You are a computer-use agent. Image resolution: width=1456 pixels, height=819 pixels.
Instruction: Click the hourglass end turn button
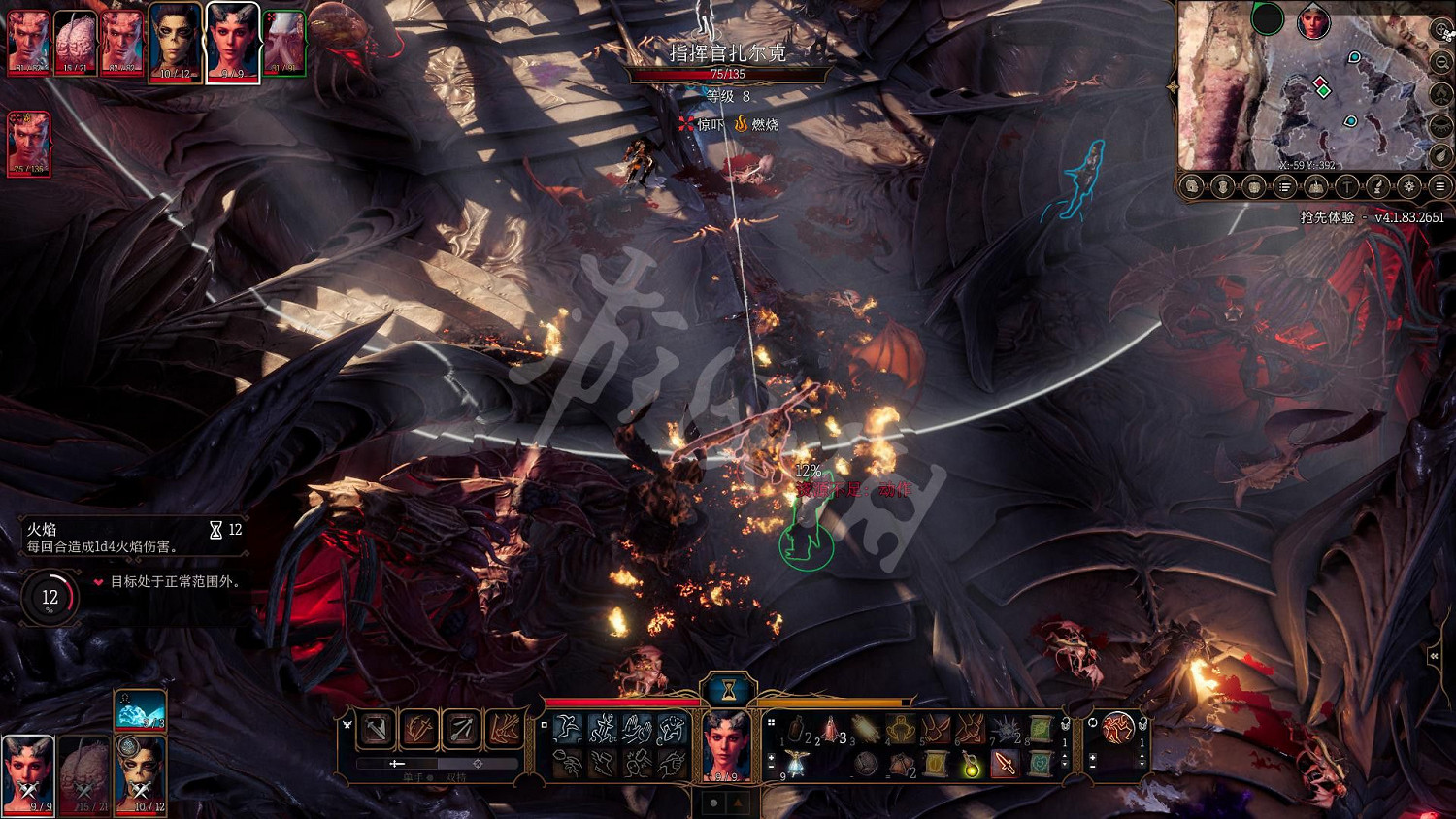[728, 690]
